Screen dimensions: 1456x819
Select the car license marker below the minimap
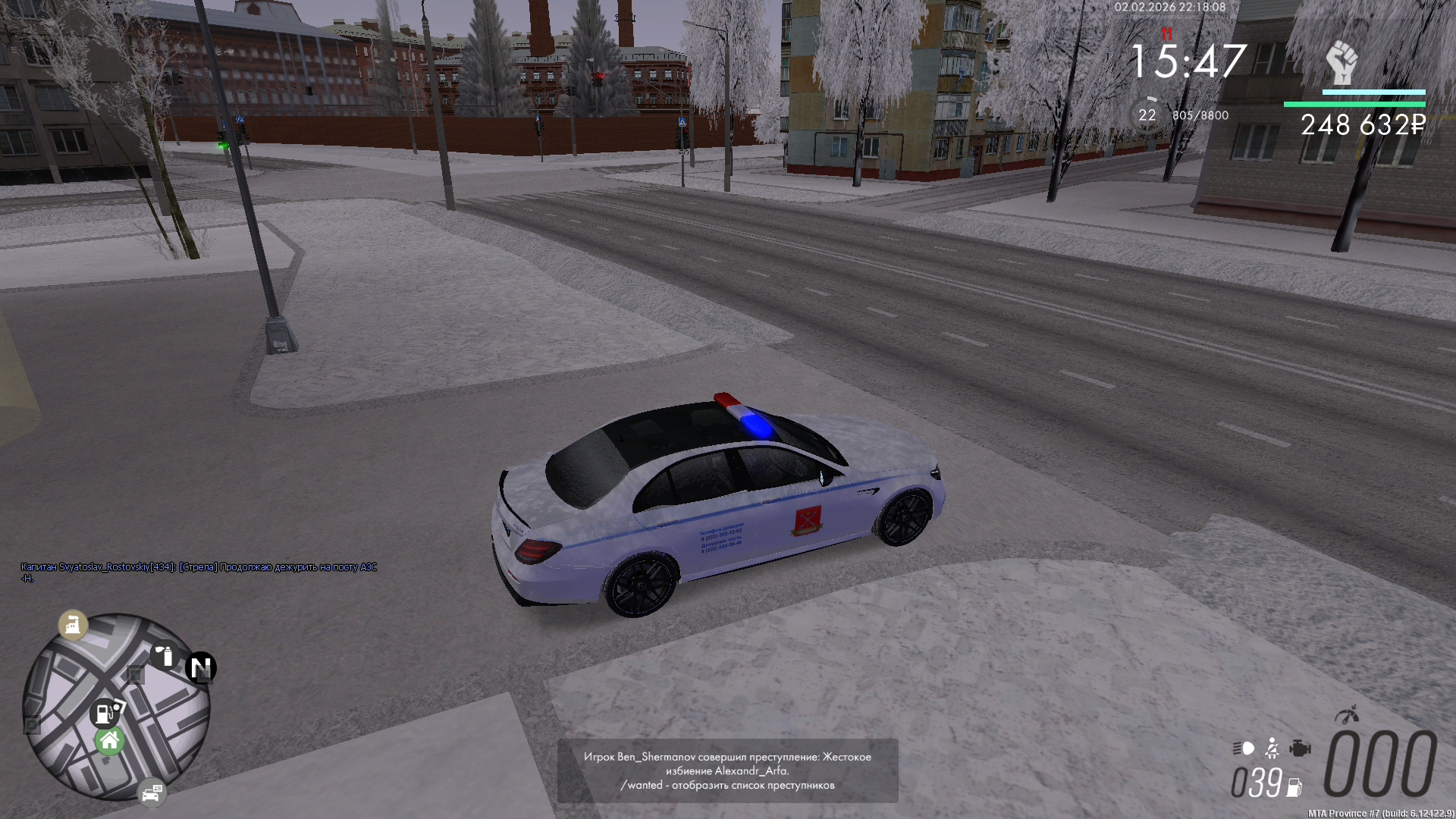[152, 792]
